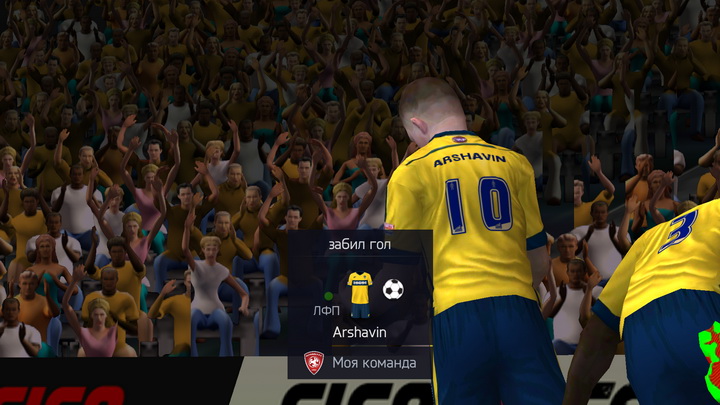The image size is (720, 405).
Task: Click the yellow jersey kit icon
Action: pyautogui.click(x=359, y=292)
